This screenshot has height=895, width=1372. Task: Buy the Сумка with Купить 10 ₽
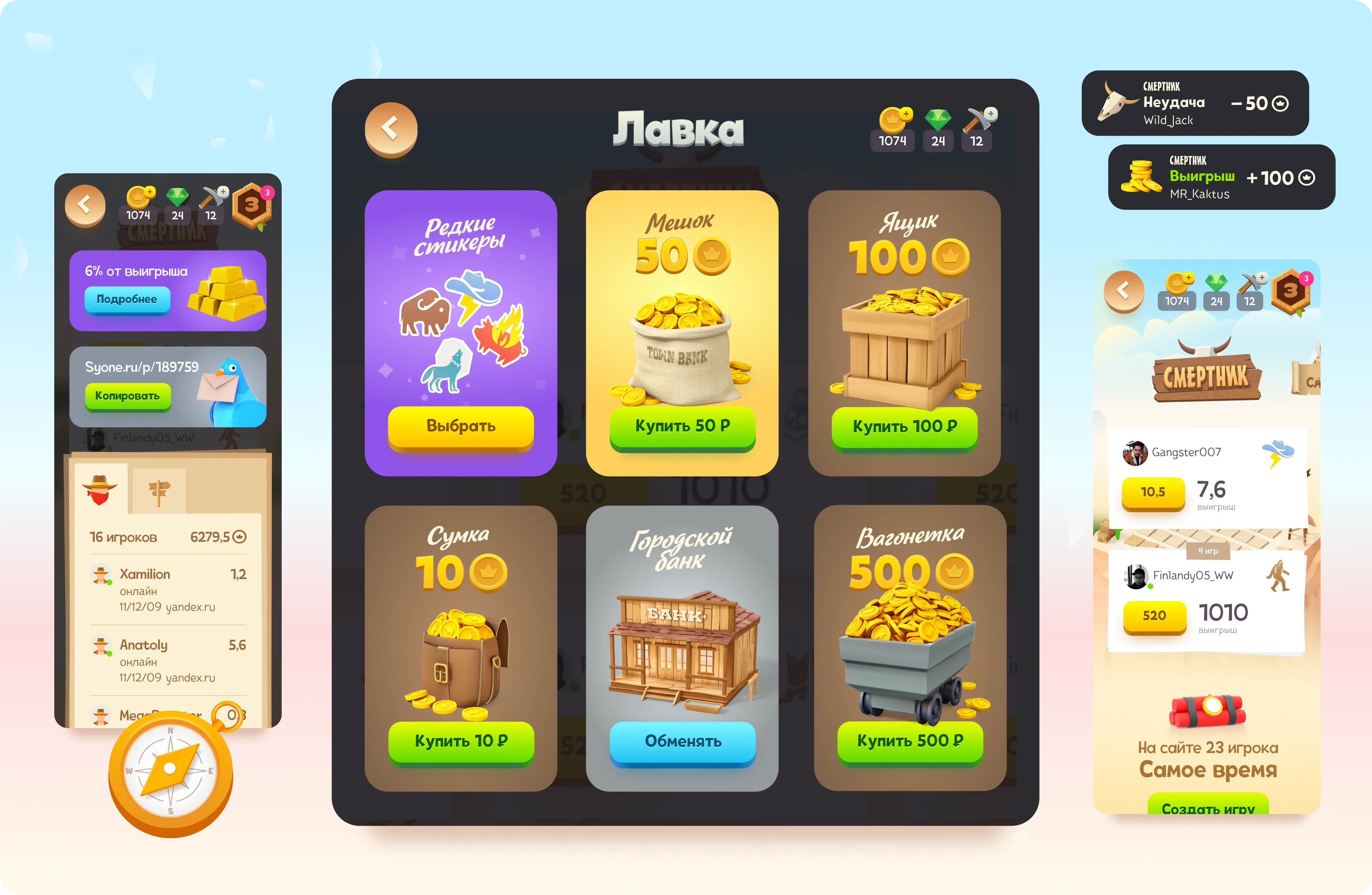[461, 741]
